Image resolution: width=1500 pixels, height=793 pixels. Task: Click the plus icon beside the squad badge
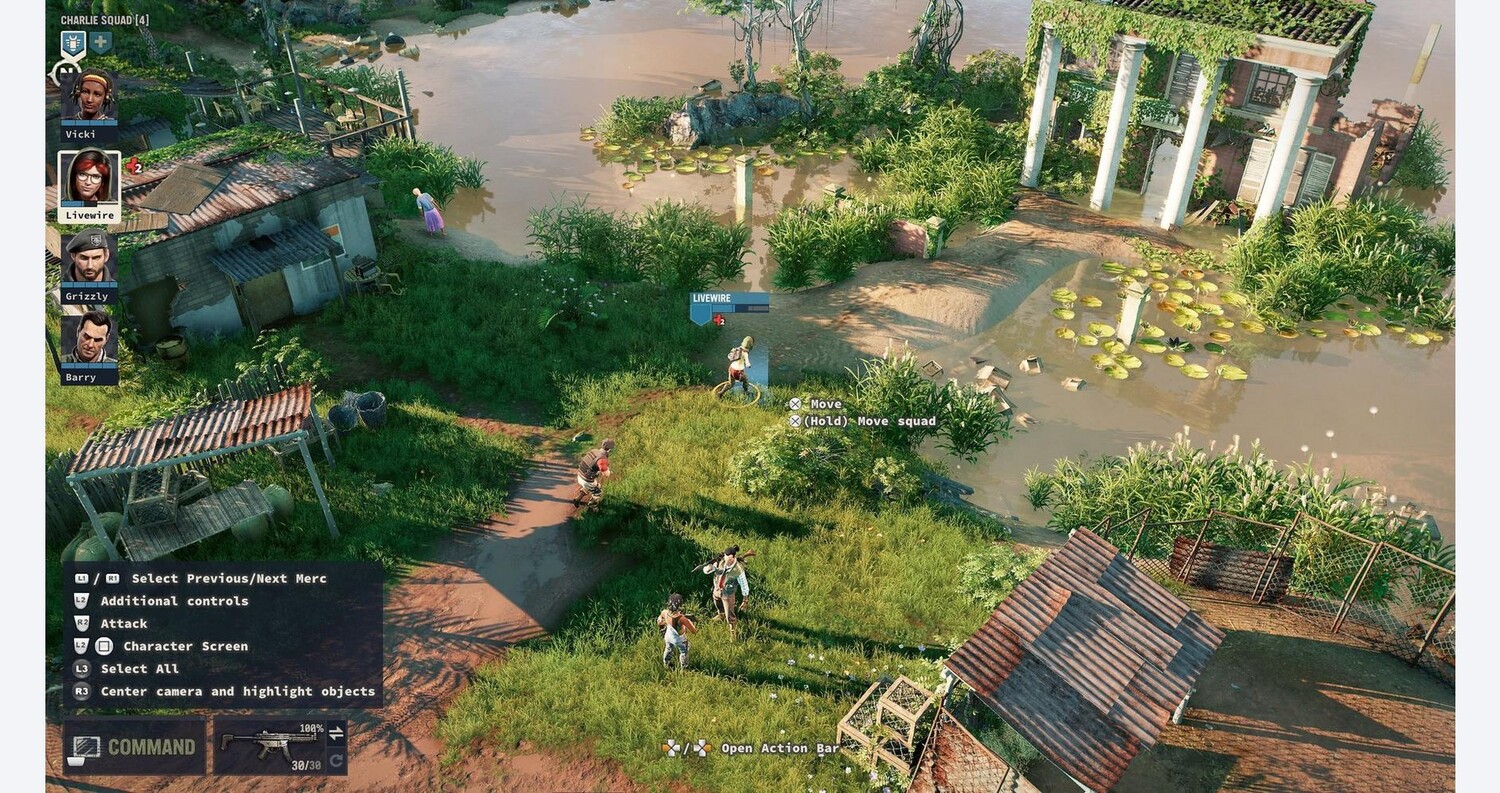[x=100, y=43]
